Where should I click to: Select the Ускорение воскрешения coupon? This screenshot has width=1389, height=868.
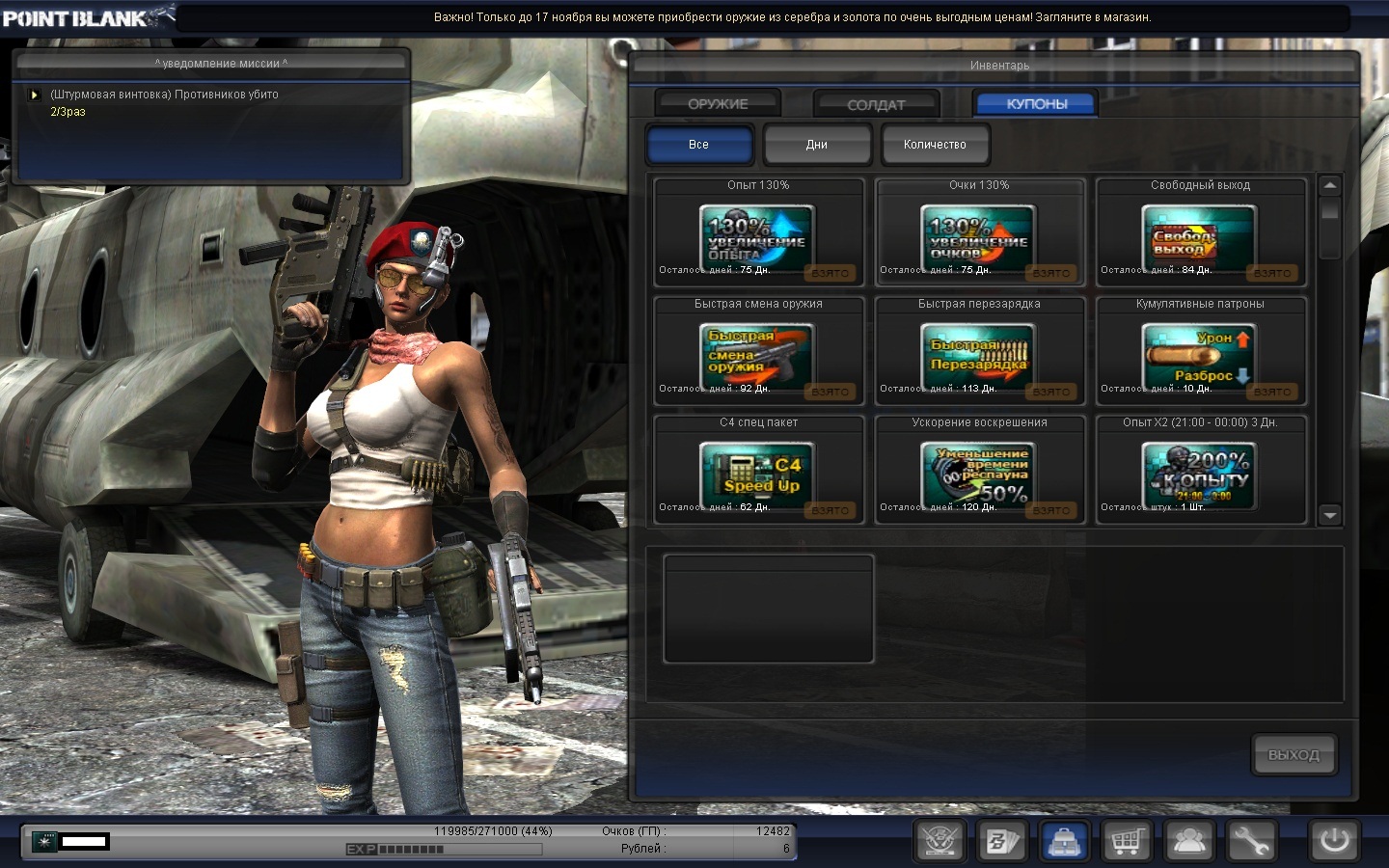(x=979, y=473)
